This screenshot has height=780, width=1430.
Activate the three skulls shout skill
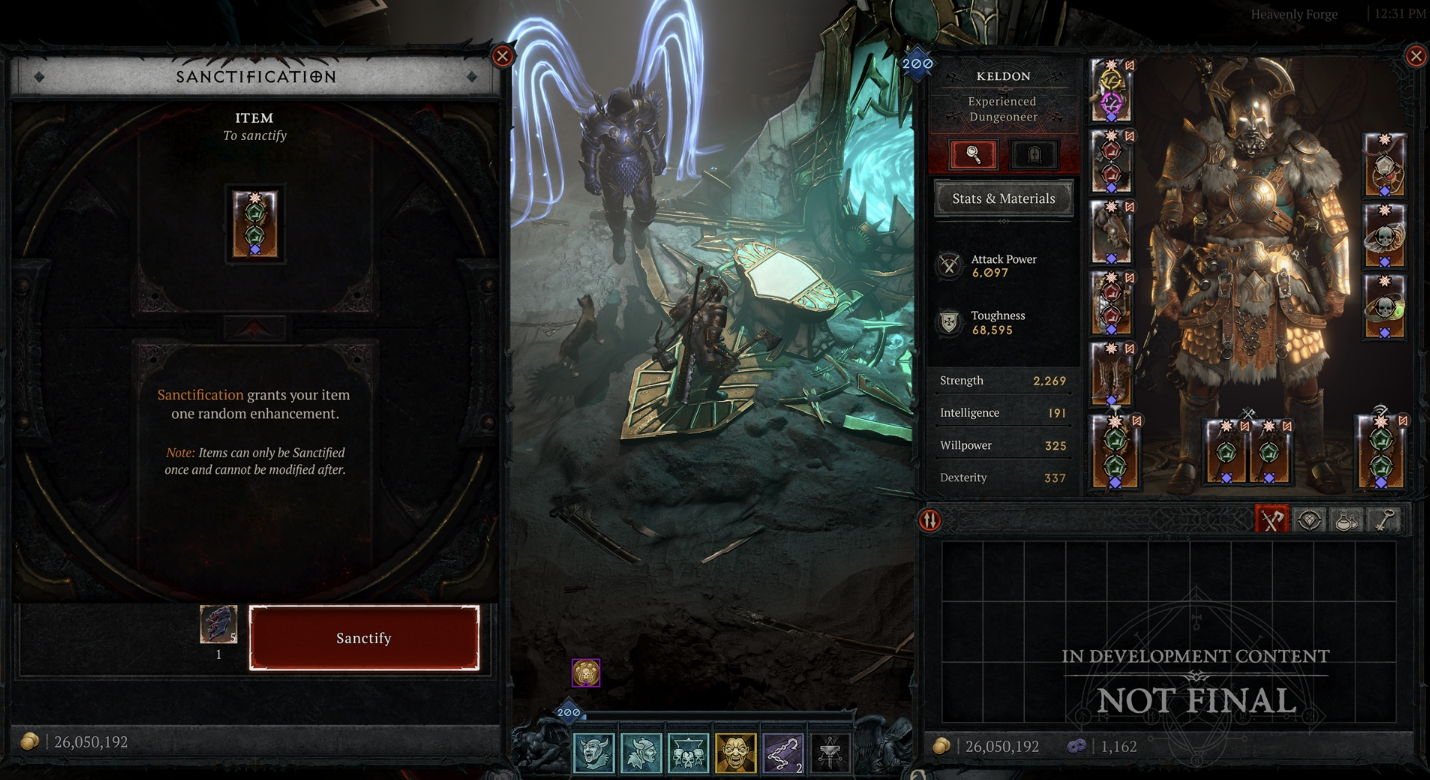click(x=688, y=752)
